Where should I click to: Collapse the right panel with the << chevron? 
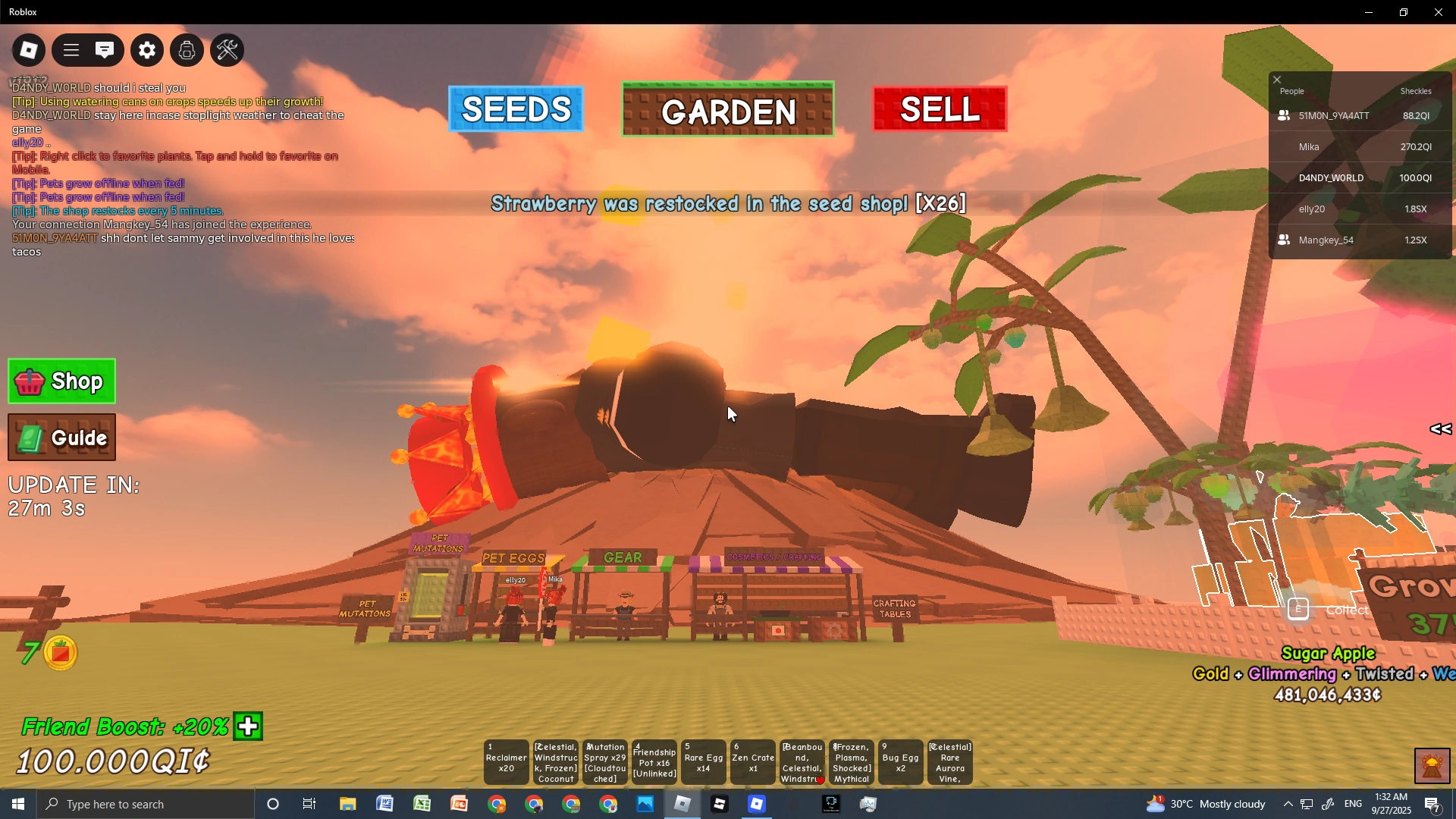point(1440,429)
